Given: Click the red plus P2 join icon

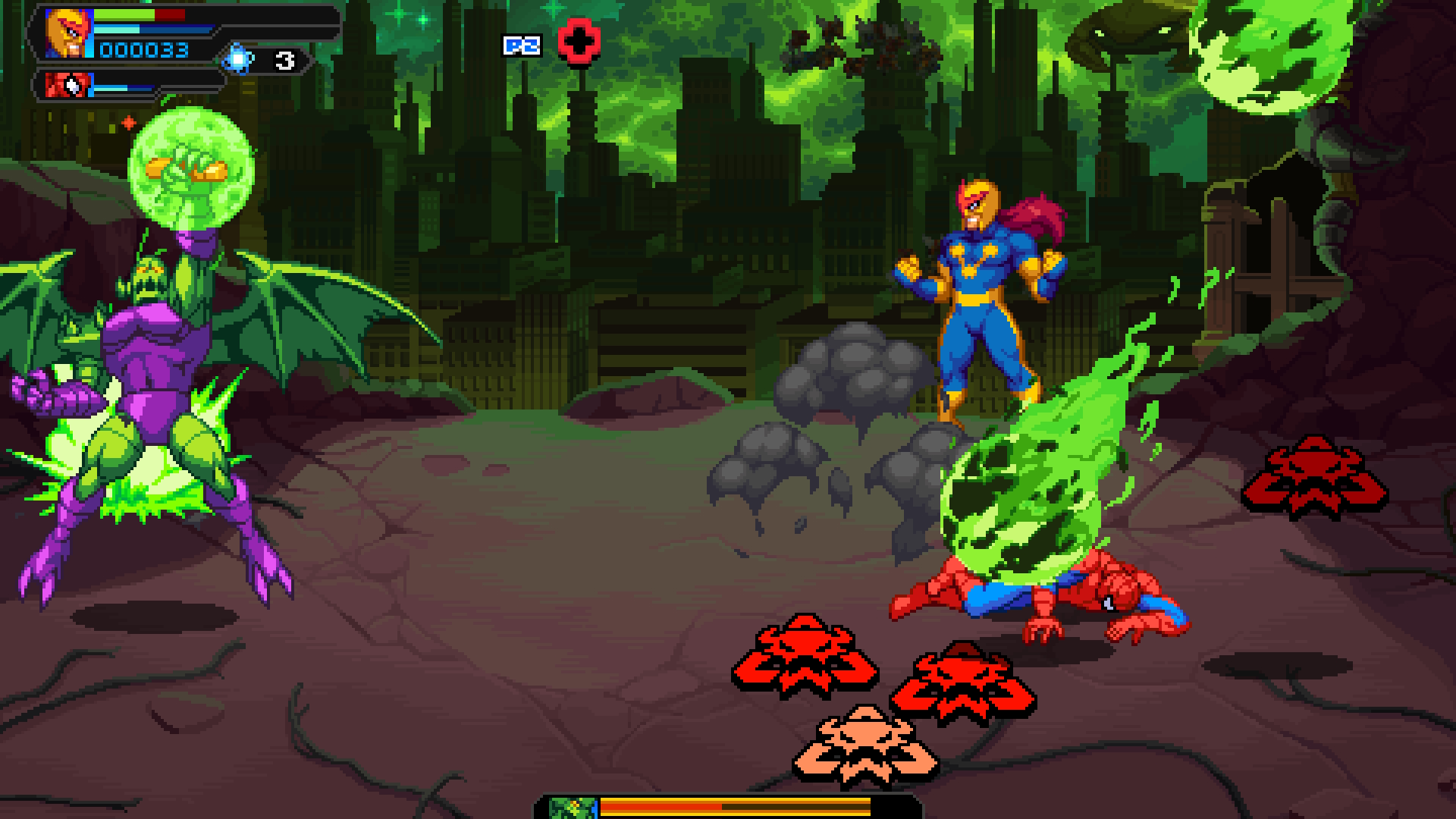Looking at the screenshot, I should 579,43.
